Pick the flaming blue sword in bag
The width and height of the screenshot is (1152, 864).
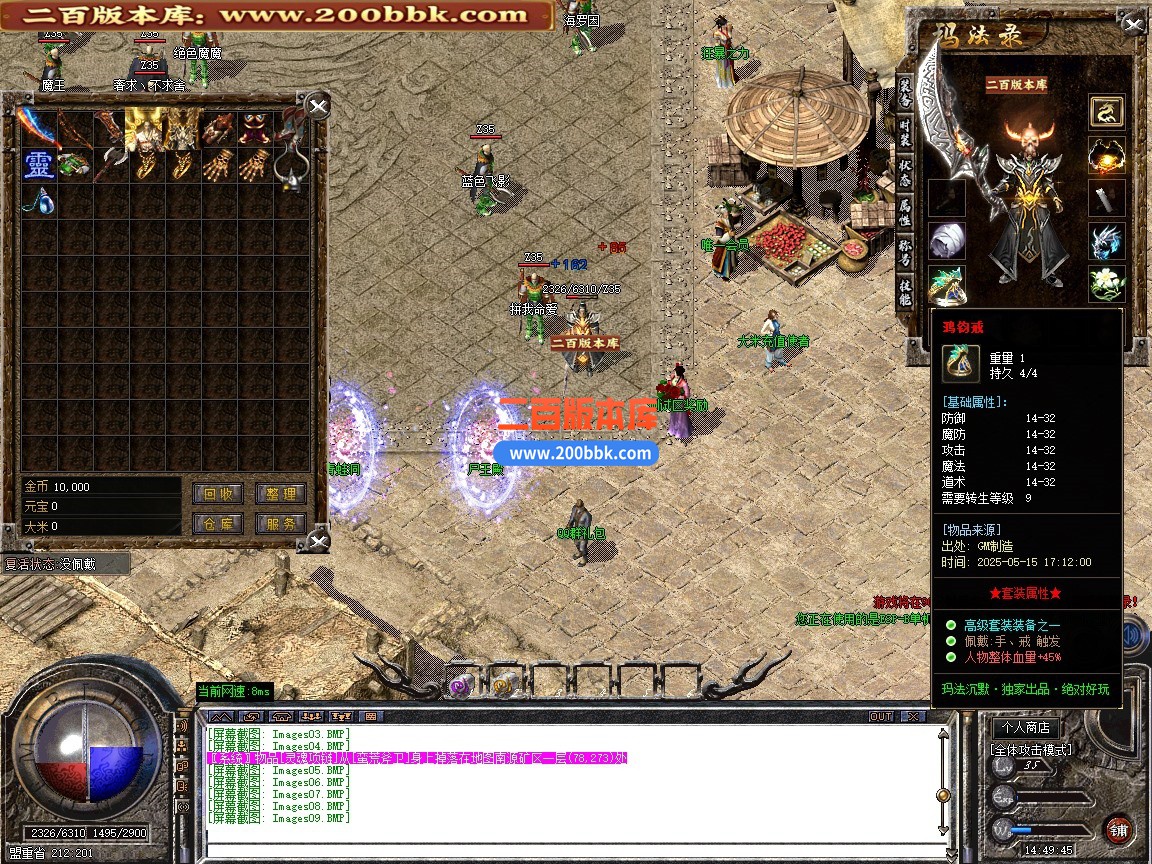[38, 127]
